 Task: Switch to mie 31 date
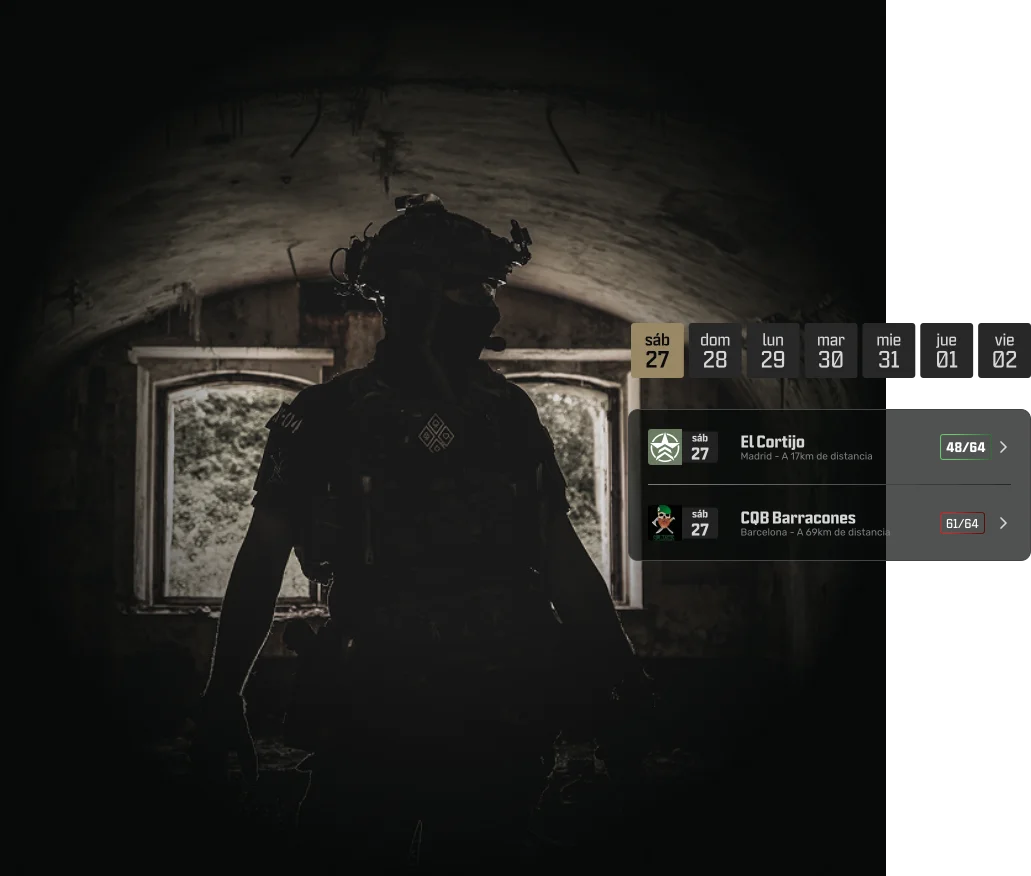pyautogui.click(x=889, y=351)
